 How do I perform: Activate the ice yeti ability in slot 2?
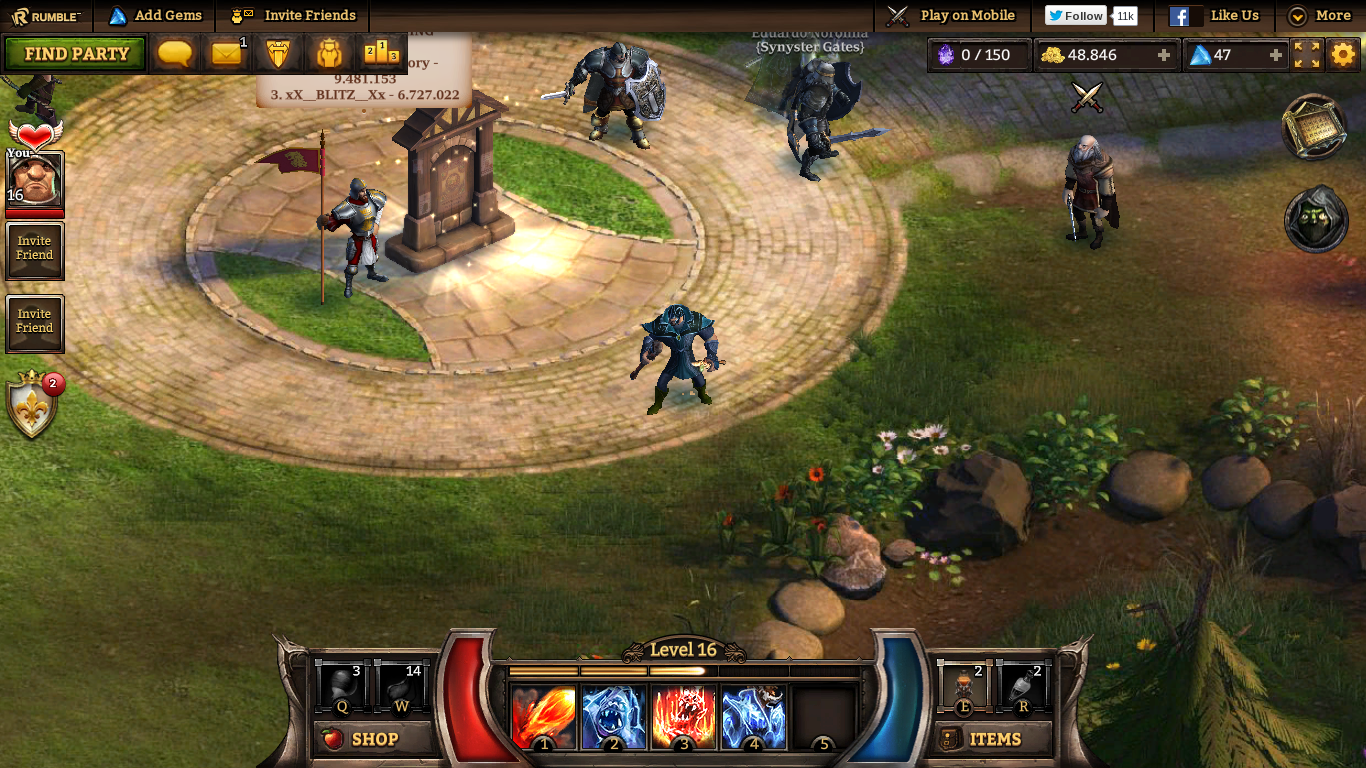click(x=613, y=717)
